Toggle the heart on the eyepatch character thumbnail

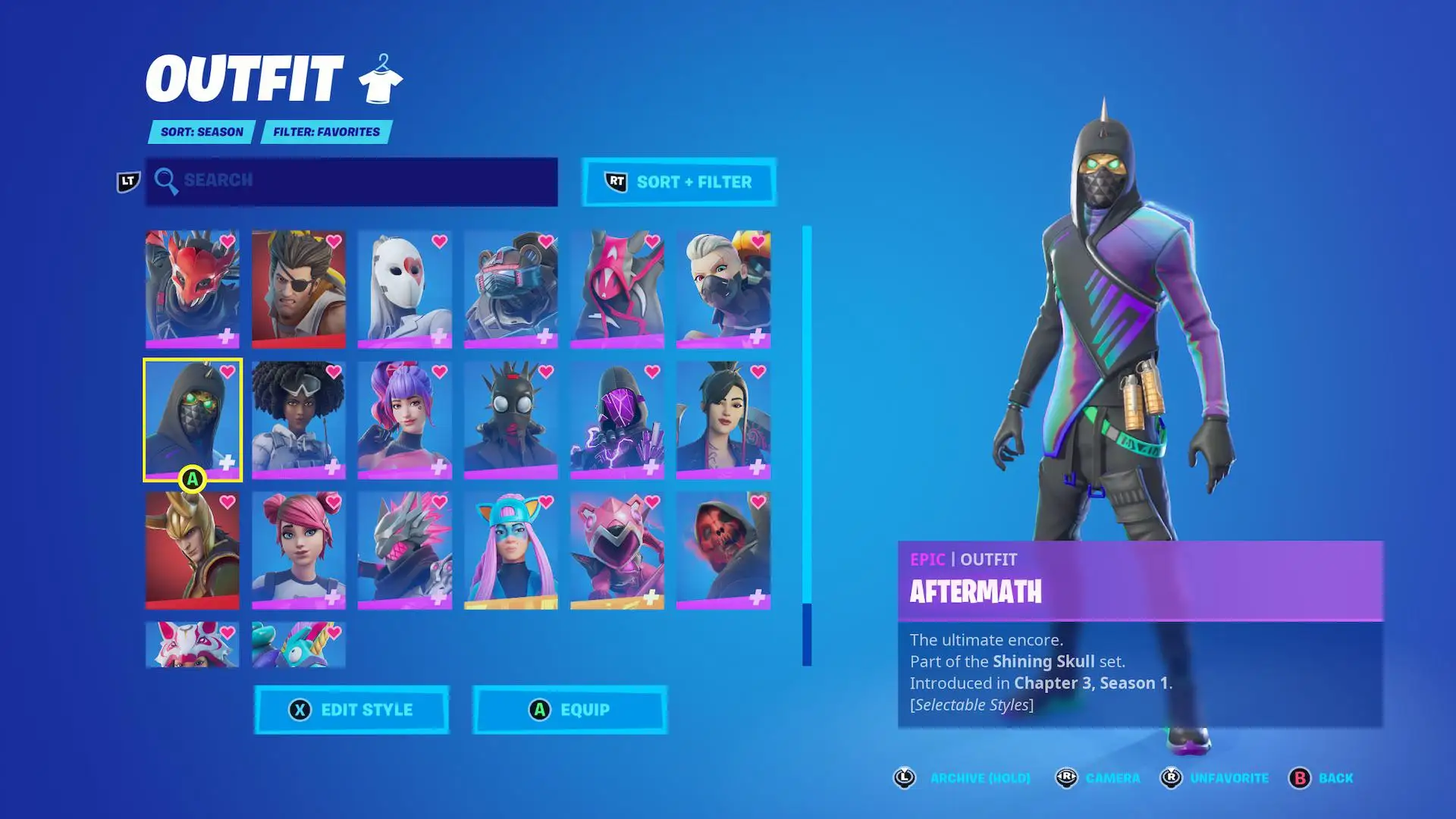(x=334, y=240)
